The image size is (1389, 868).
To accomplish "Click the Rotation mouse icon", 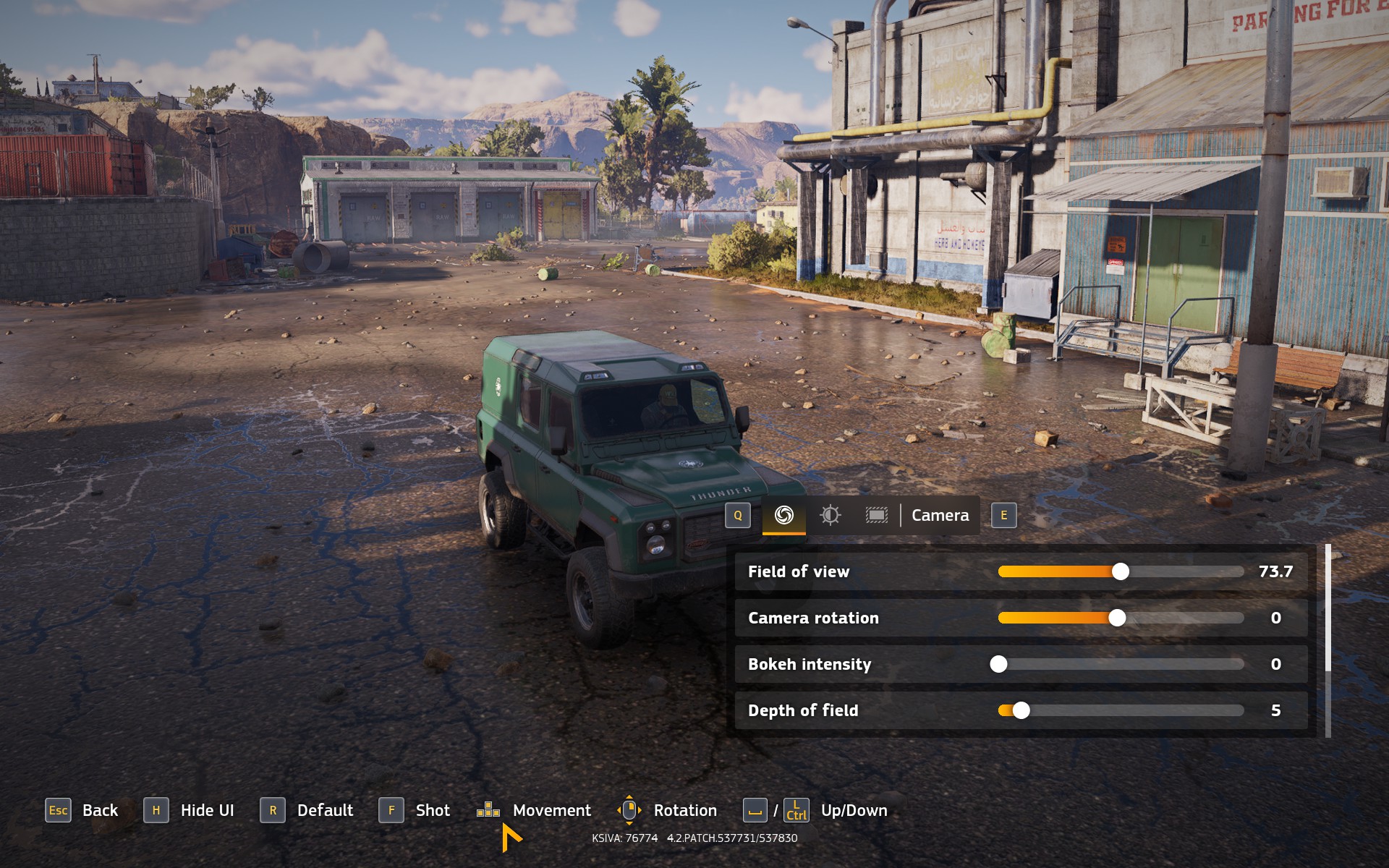I will point(628,810).
